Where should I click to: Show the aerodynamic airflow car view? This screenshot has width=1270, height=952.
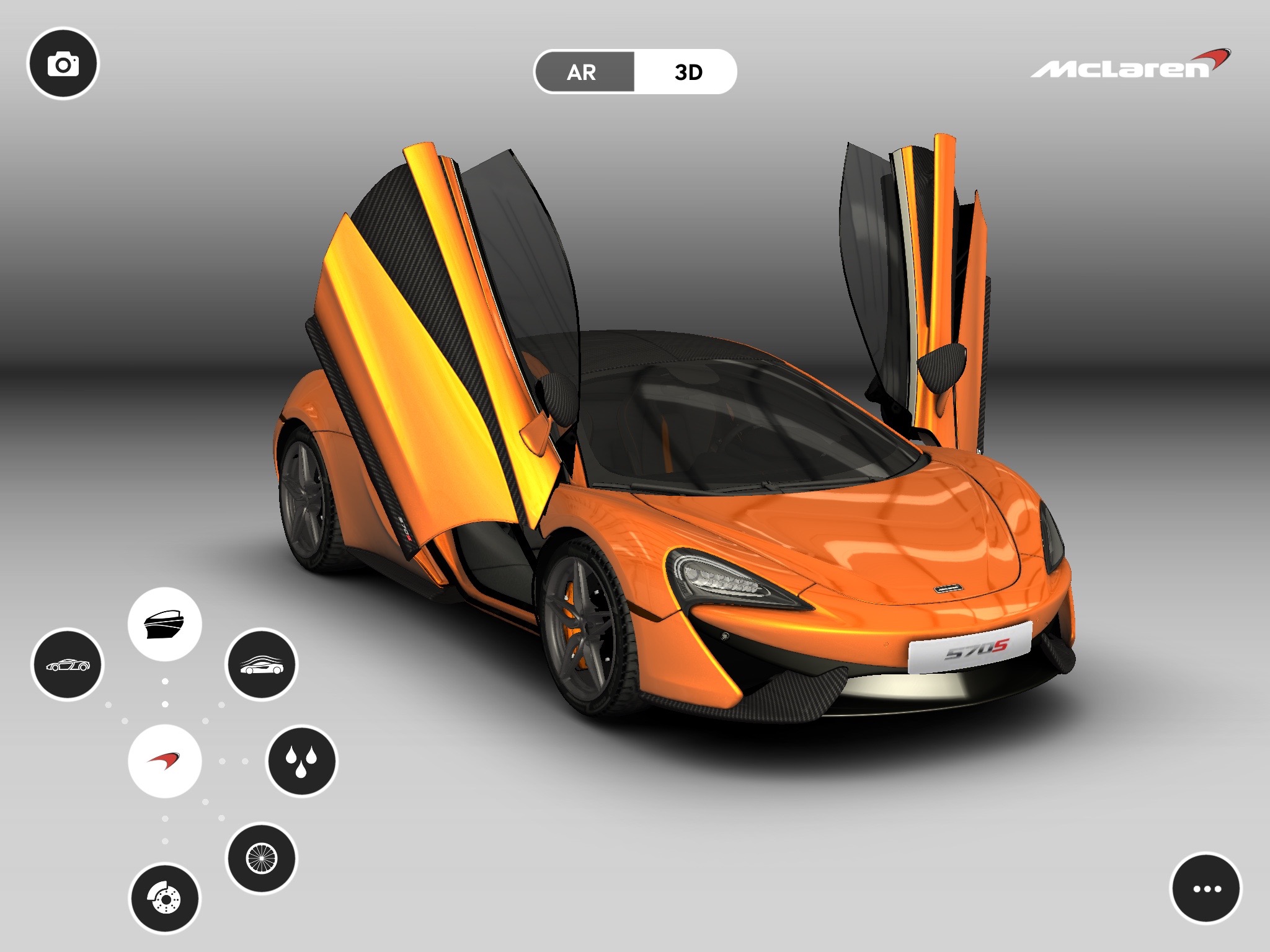click(x=261, y=664)
